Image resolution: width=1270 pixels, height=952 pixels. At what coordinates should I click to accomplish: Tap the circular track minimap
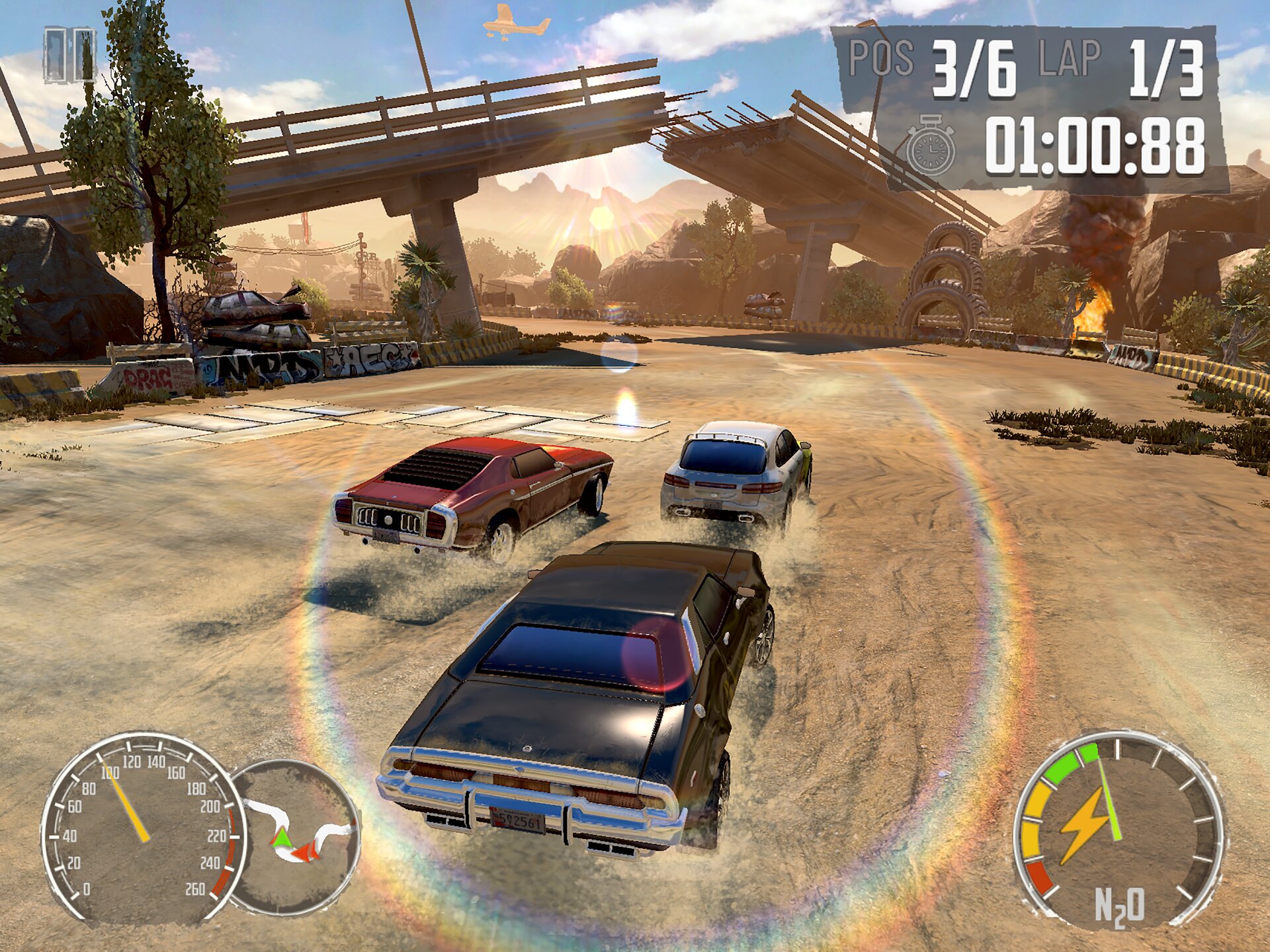pyautogui.click(x=298, y=836)
